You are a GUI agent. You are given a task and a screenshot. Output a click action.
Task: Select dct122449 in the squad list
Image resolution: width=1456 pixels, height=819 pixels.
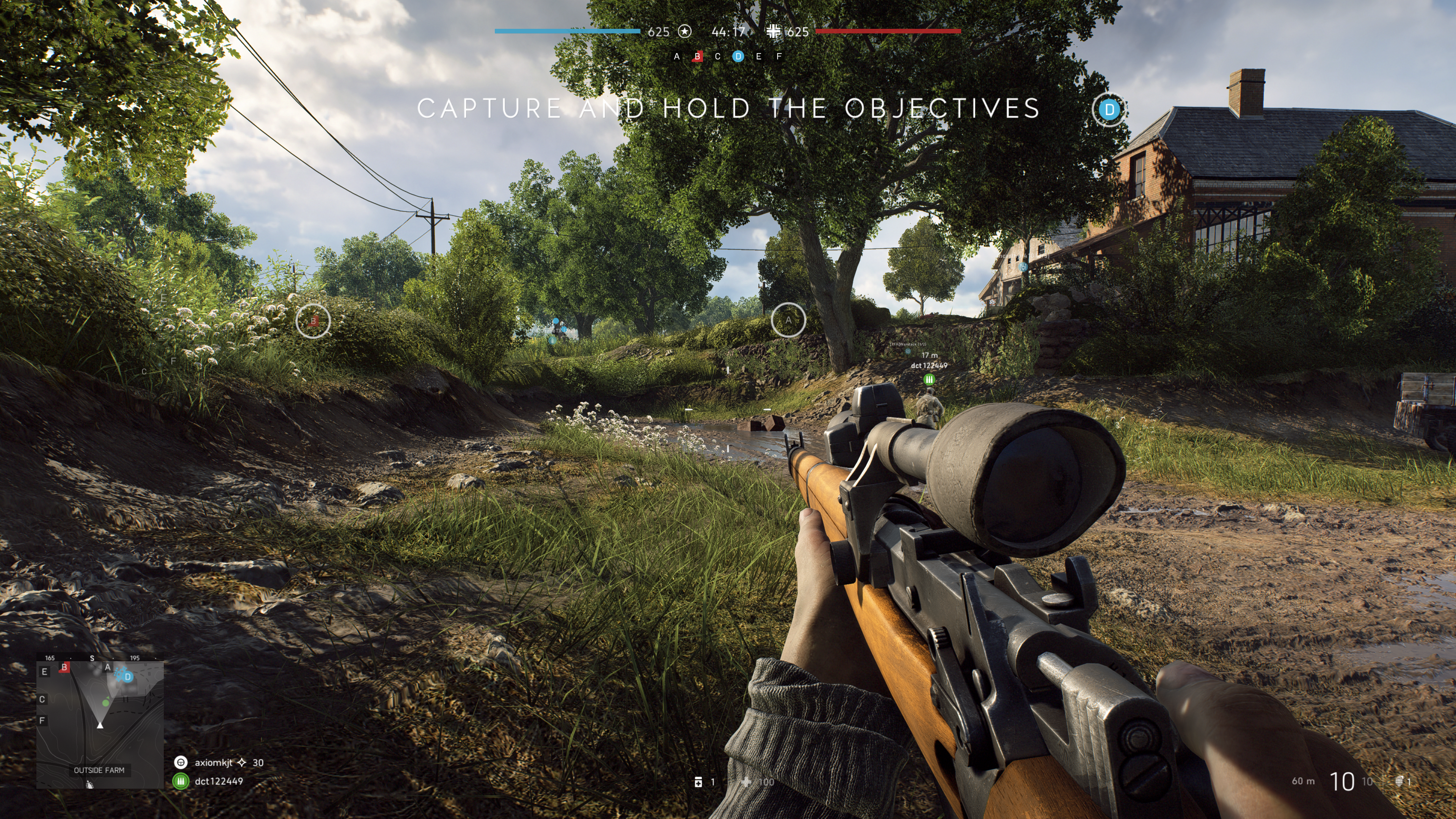pos(218,781)
